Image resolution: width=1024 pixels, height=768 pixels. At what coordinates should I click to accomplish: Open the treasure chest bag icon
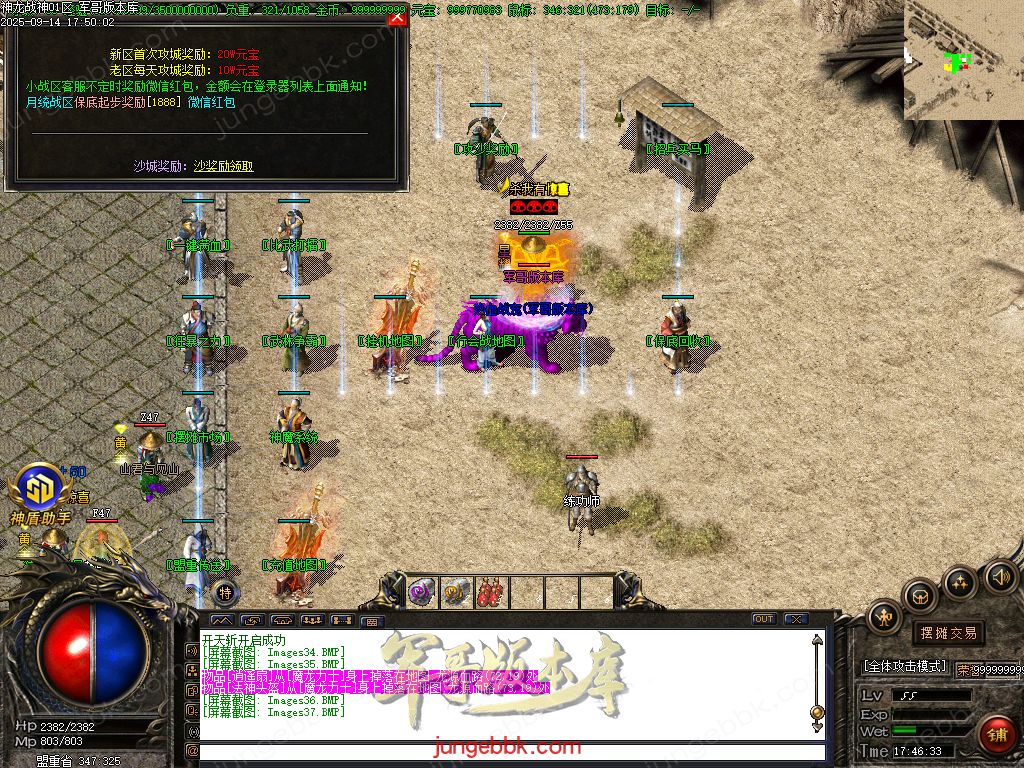coord(920,597)
